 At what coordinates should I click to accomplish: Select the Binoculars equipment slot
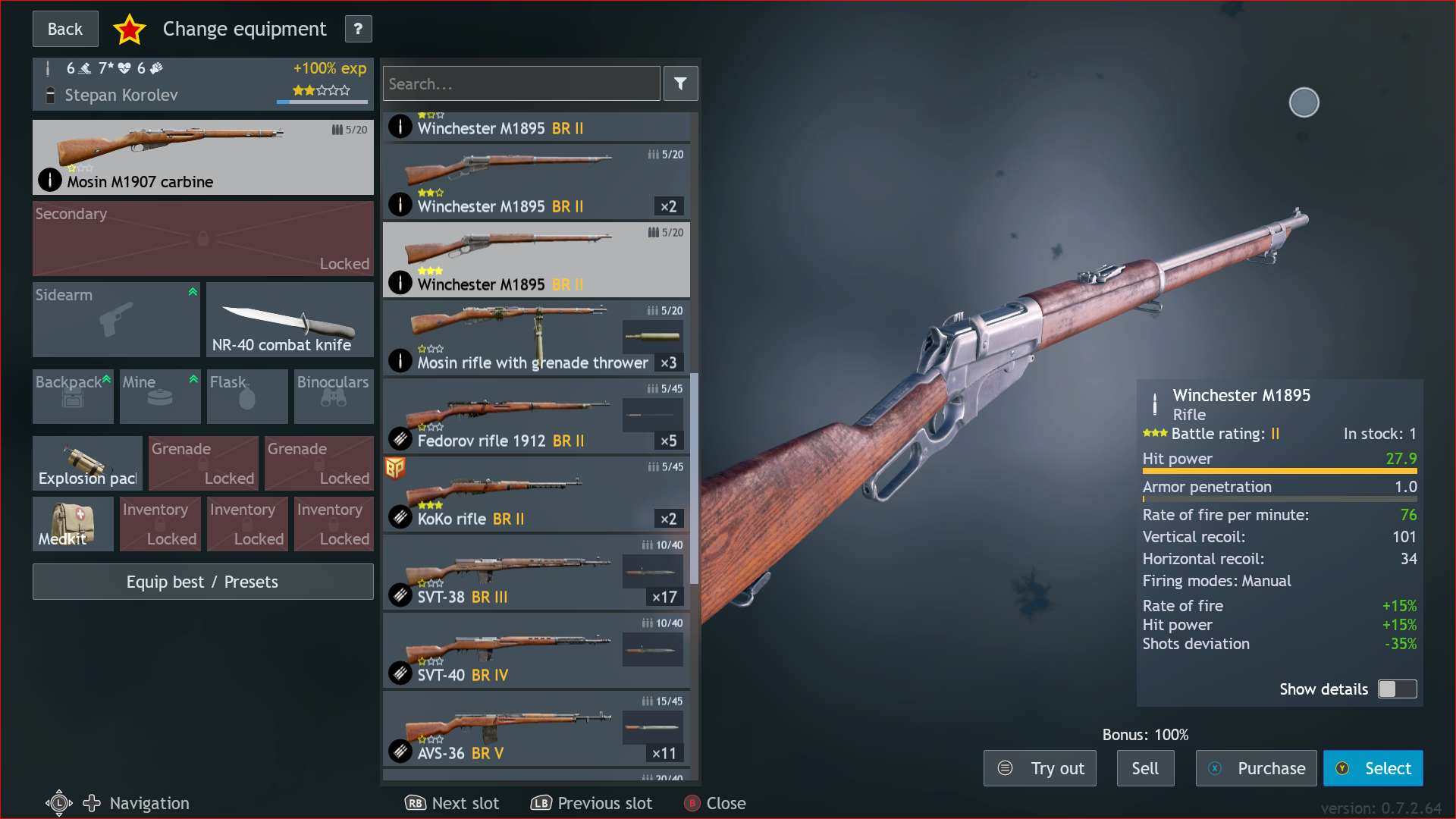pyautogui.click(x=333, y=396)
